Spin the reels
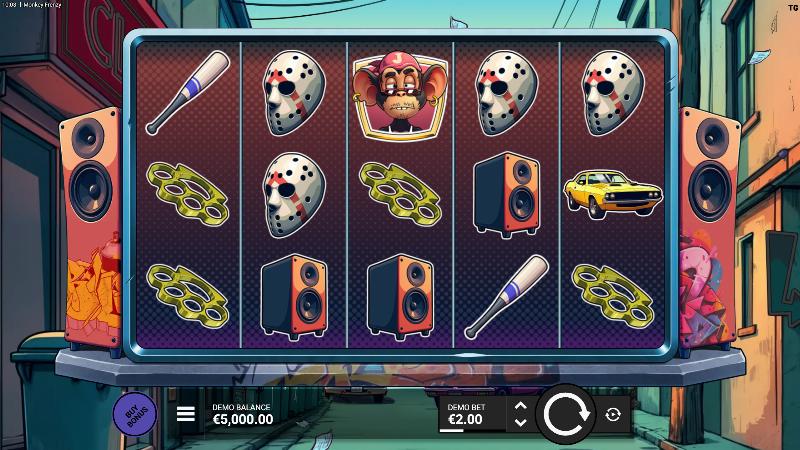 (566, 413)
